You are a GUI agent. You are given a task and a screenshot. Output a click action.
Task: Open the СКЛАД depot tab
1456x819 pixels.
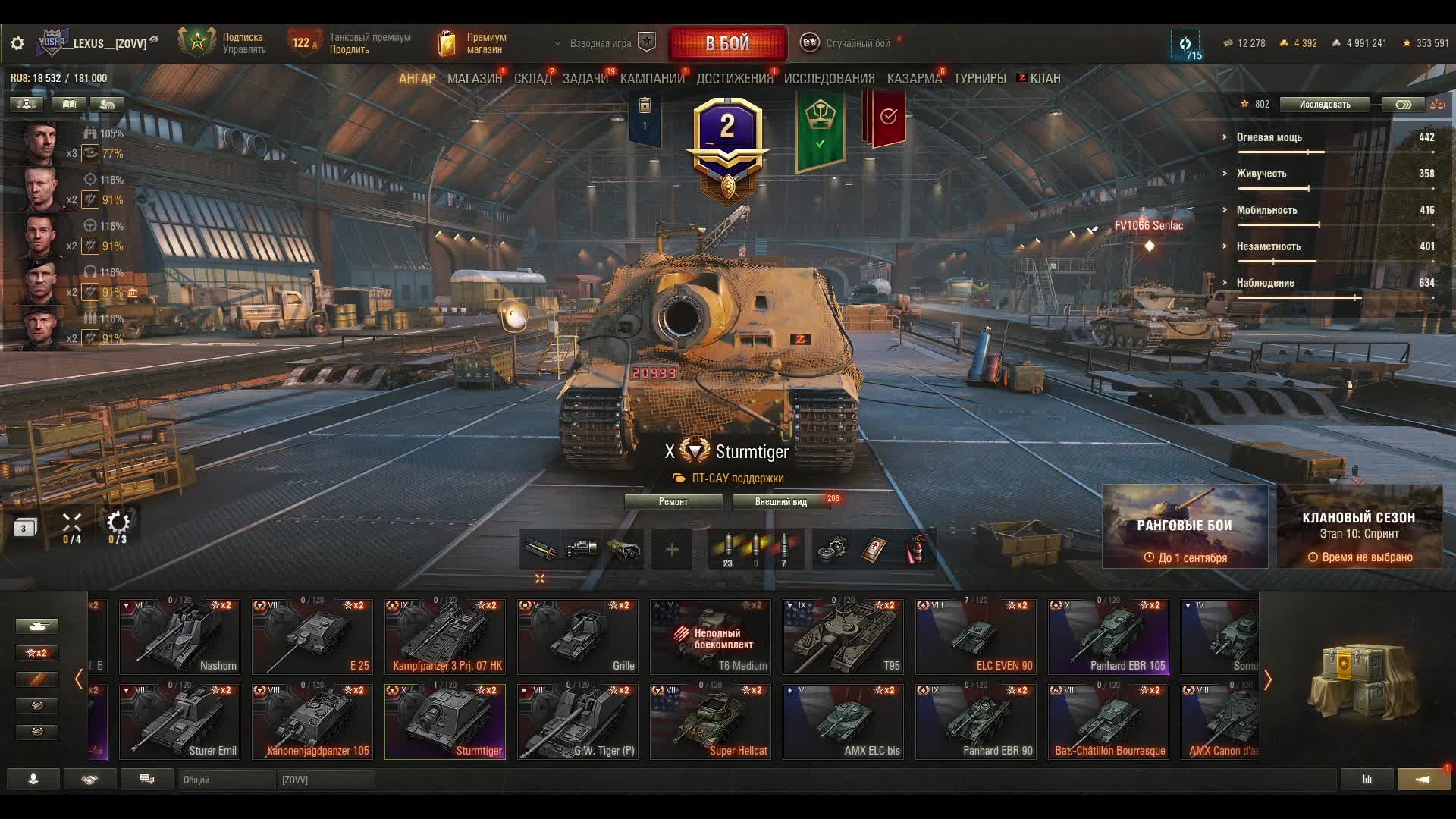(x=532, y=79)
